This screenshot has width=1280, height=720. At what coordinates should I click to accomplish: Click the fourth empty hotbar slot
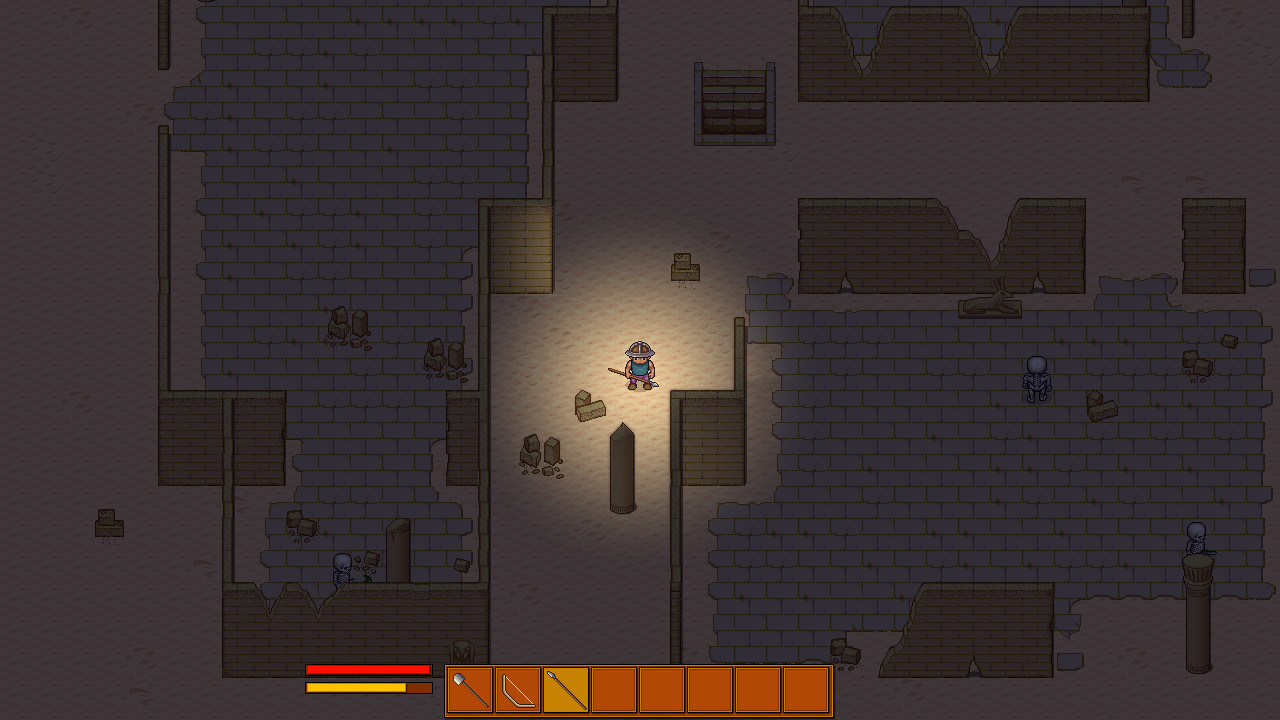[x=613, y=689]
